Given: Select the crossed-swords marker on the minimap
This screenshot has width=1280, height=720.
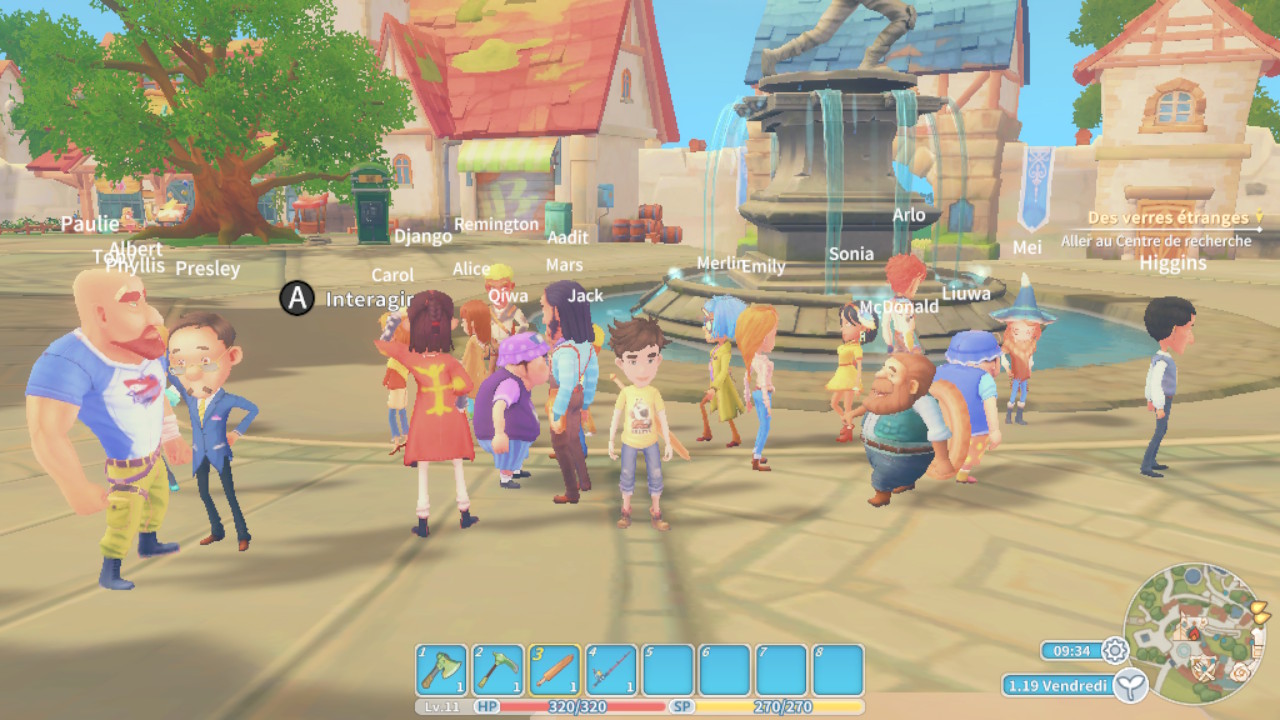Looking at the screenshot, I should [1206, 672].
